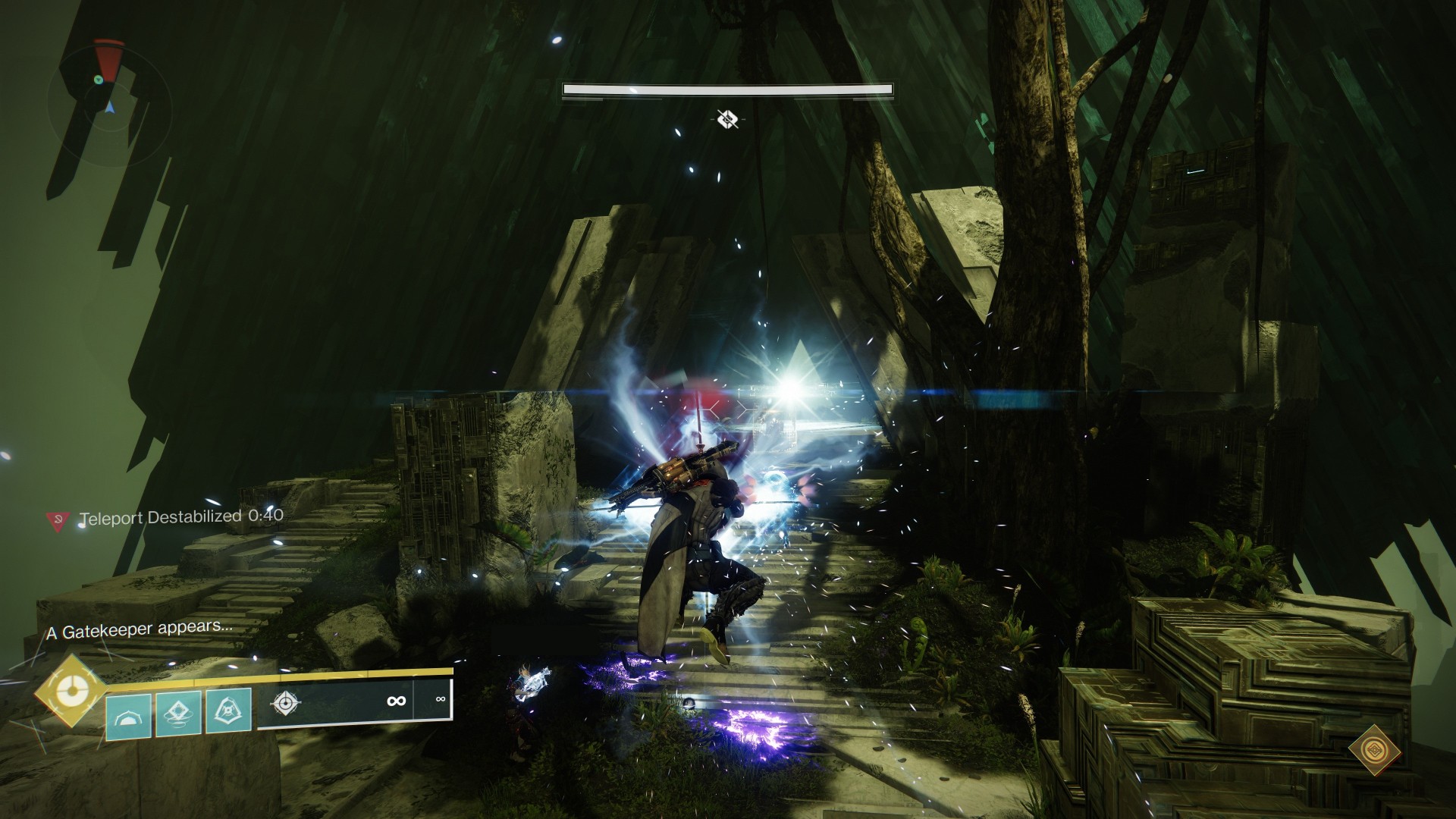Image resolution: width=1456 pixels, height=819 pixels.
Task: Use the dome-shaped ability icon
Action: coord(129,713)
